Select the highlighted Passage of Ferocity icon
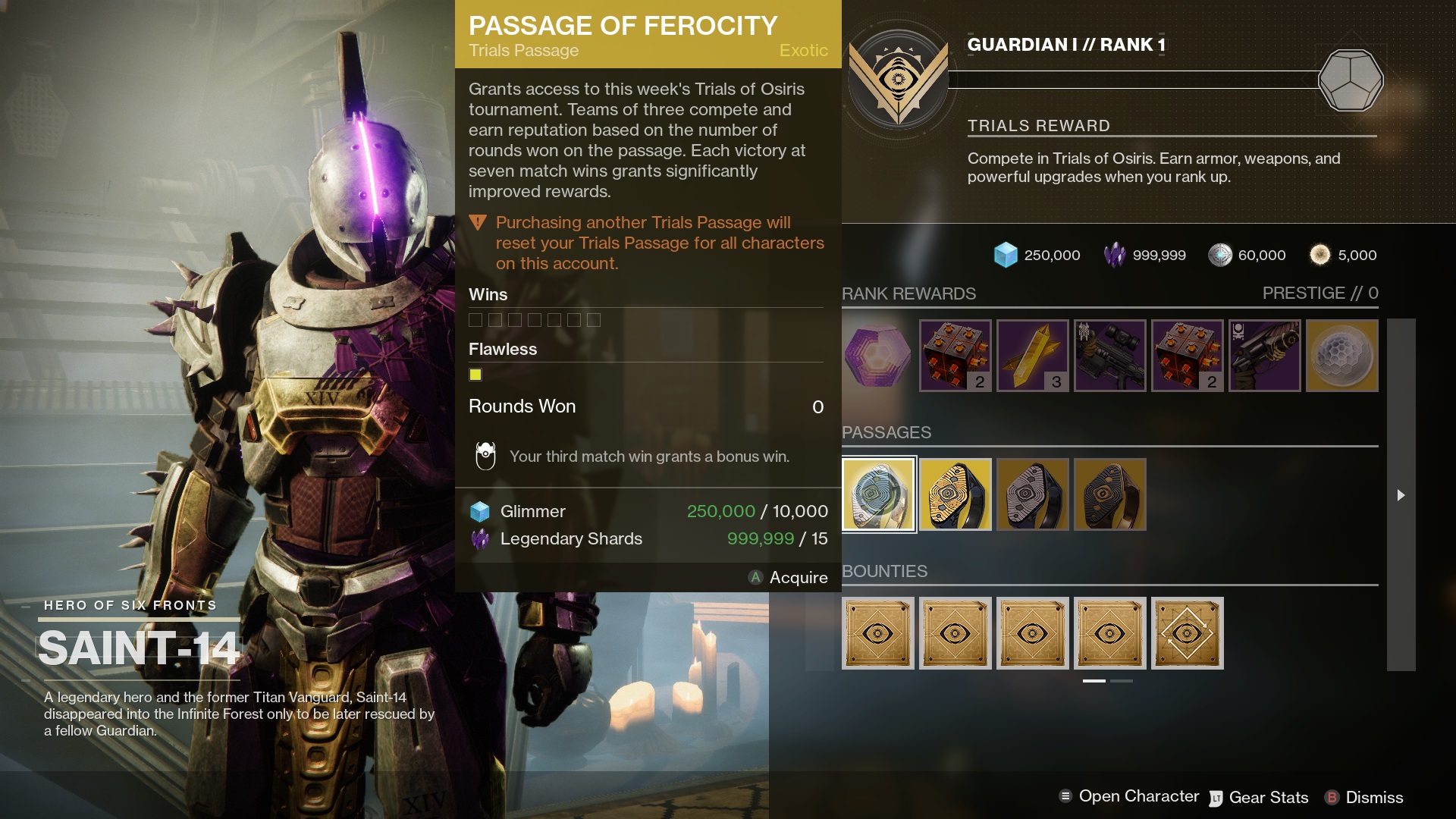The height and width of the screenshot is (819, 1456). pos(878,494)
